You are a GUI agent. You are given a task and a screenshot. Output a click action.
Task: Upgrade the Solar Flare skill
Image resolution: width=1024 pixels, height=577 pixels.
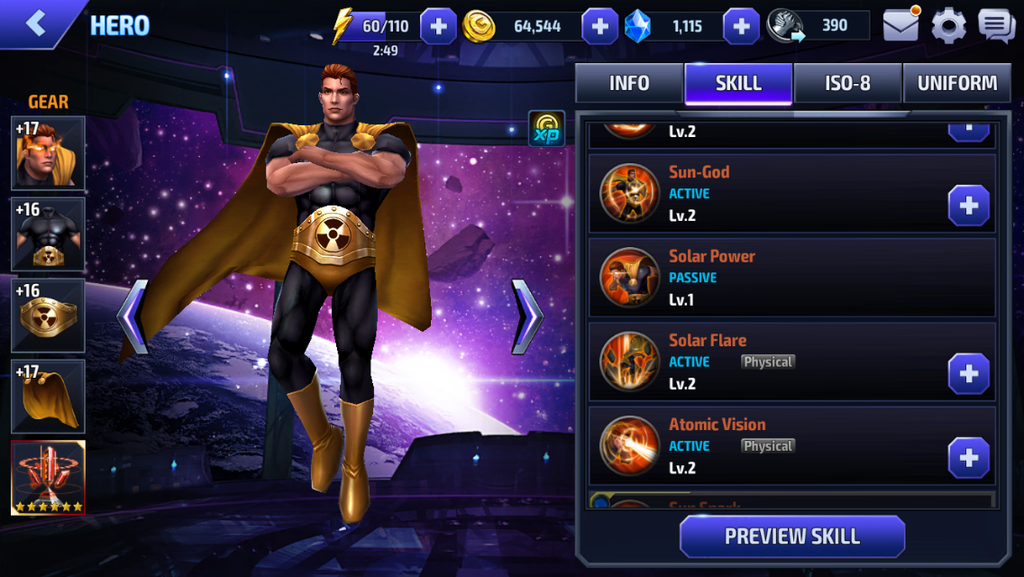968,374
